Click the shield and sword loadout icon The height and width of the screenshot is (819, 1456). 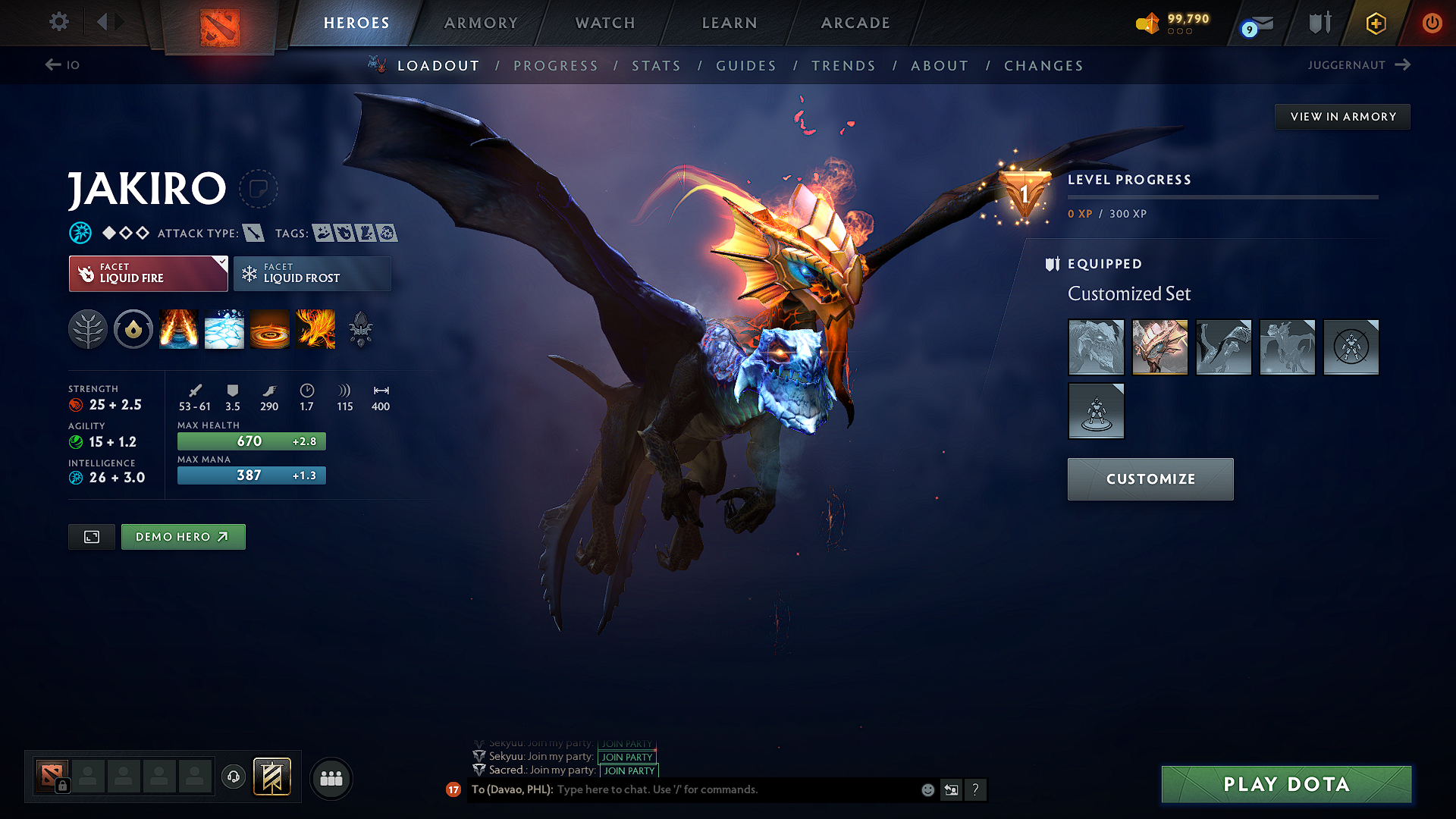[1319, 23]
